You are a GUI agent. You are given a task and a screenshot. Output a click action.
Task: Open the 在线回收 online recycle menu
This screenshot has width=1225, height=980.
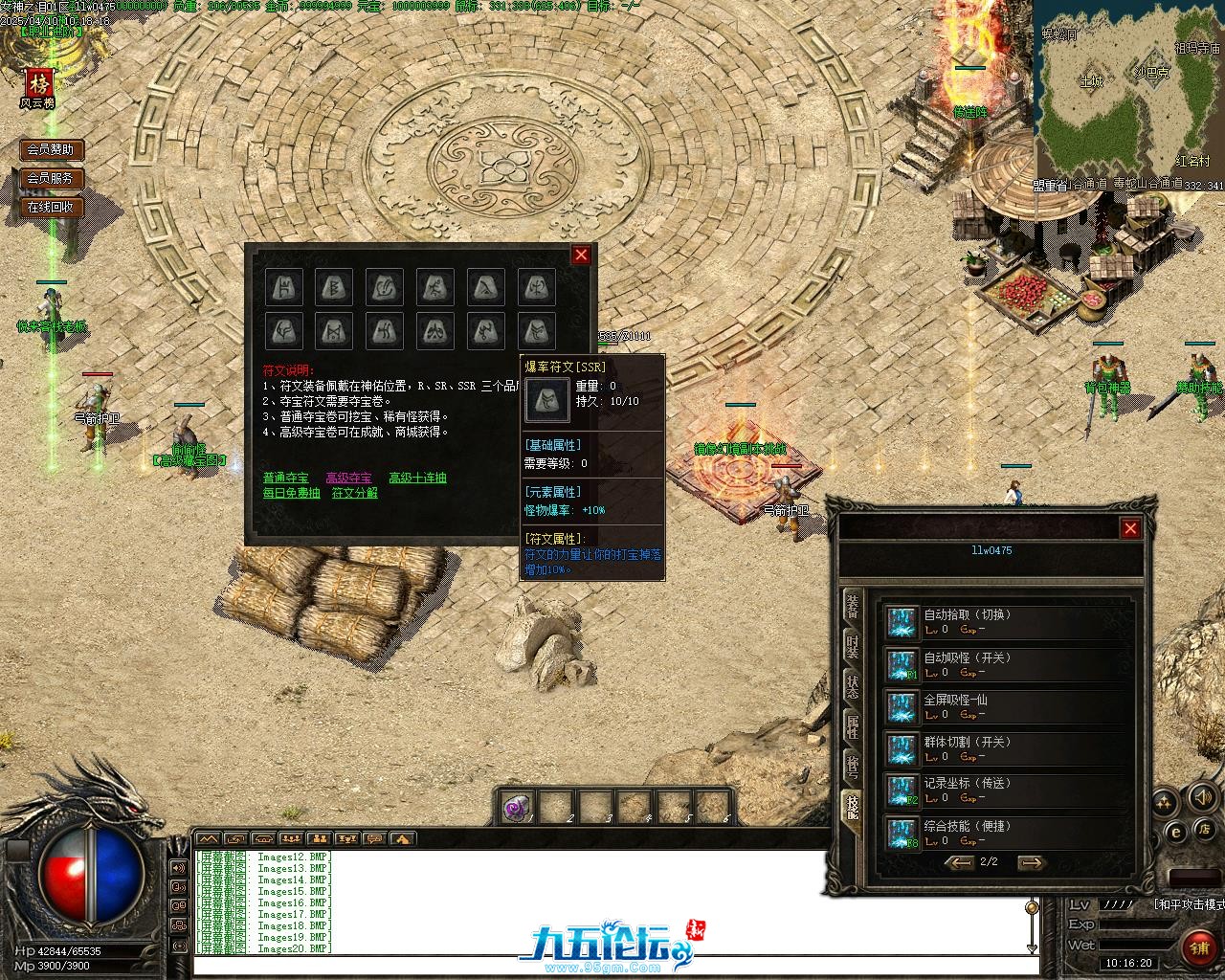[50, 207]
